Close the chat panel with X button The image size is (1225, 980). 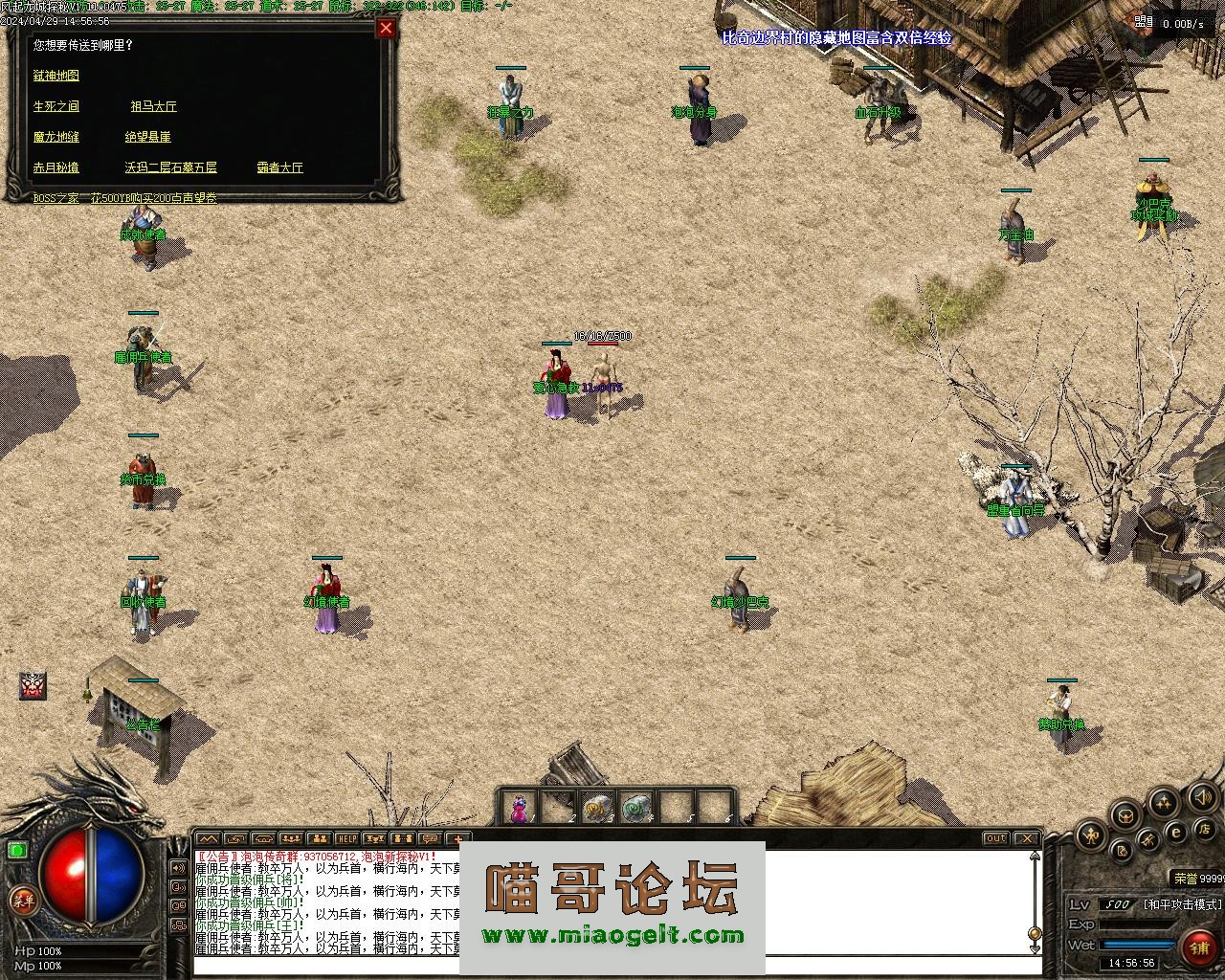click(x=1025, y=838)
